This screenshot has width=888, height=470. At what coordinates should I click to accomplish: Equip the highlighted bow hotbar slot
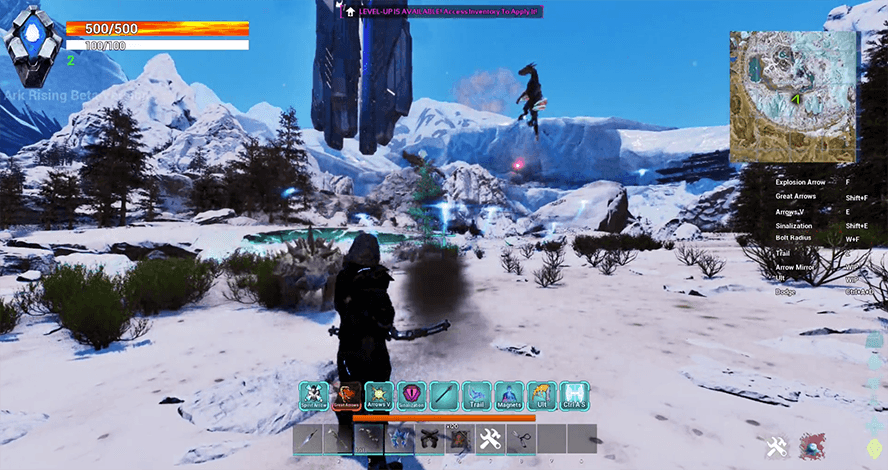click(370, 439)
